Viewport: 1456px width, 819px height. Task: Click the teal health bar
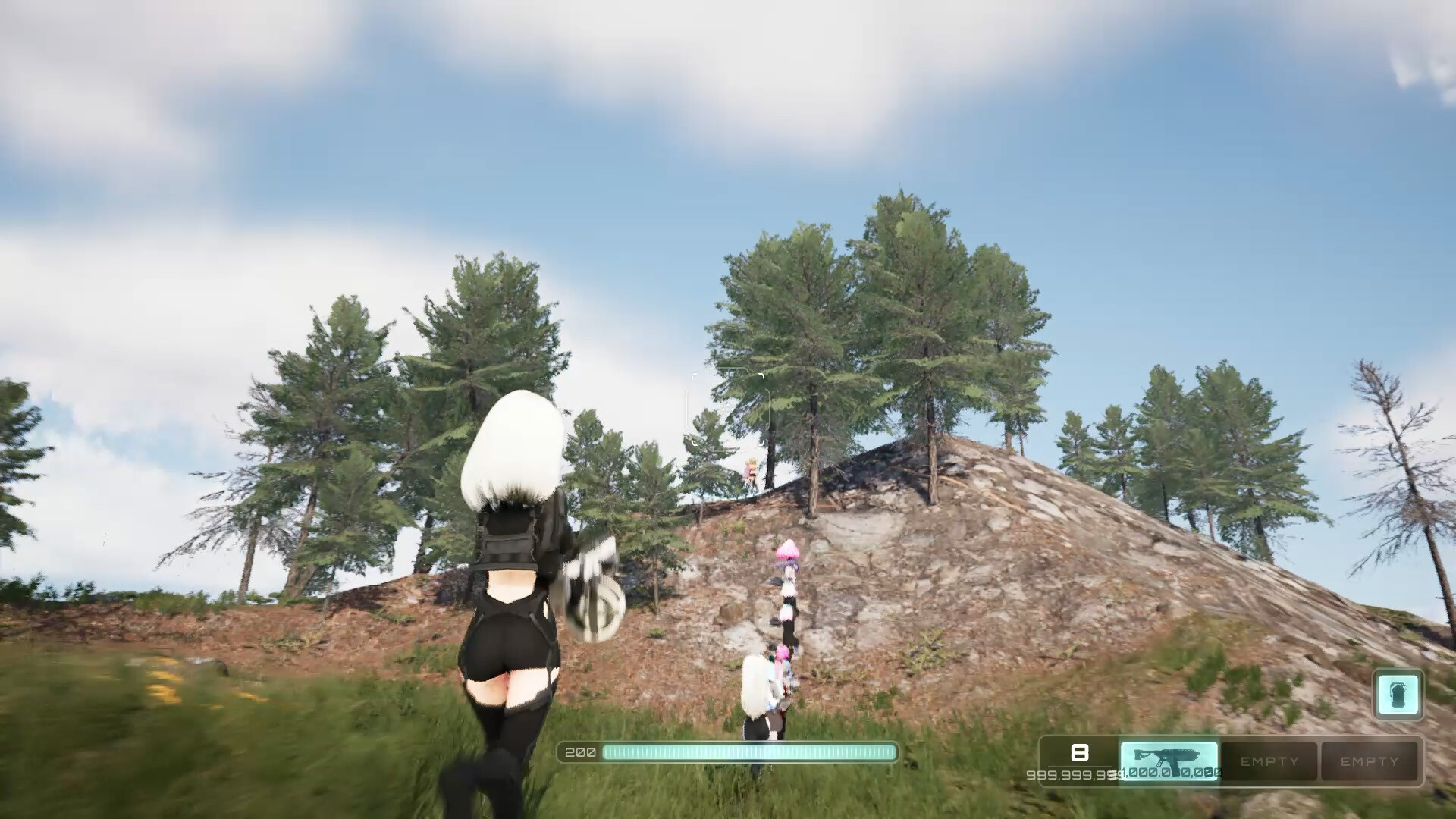pos(751,753)
